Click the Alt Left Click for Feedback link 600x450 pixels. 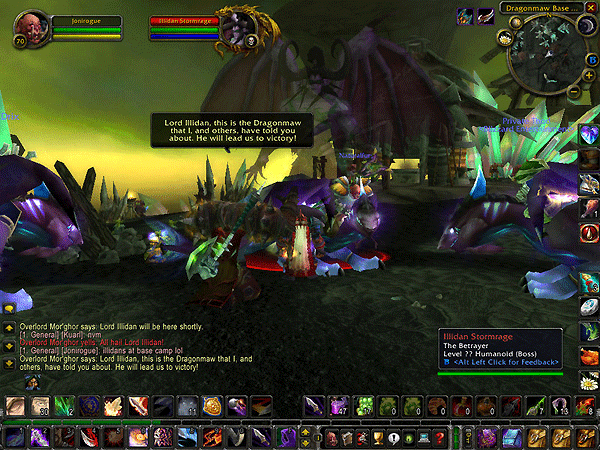pos(503,361)
